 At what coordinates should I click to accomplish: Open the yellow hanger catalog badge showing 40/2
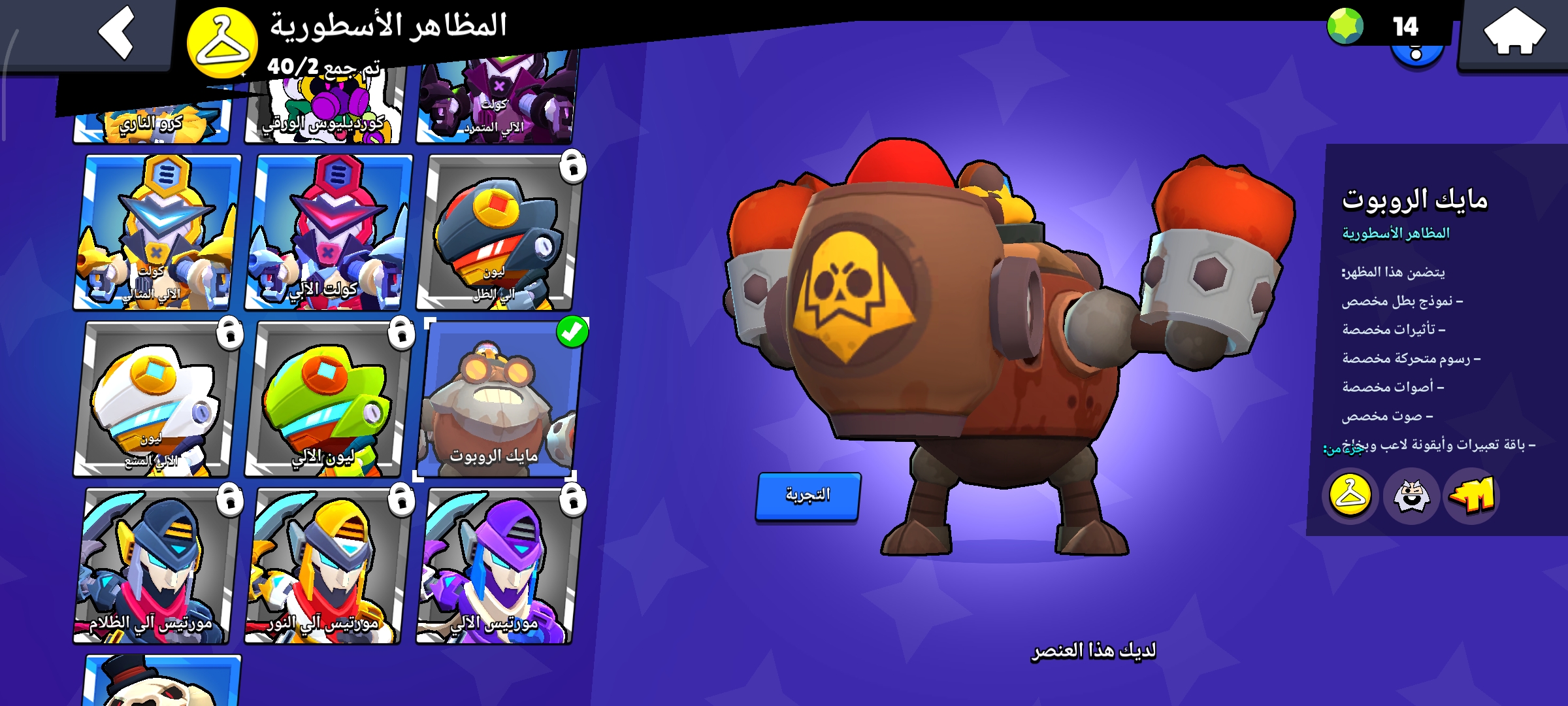(222, 42)
